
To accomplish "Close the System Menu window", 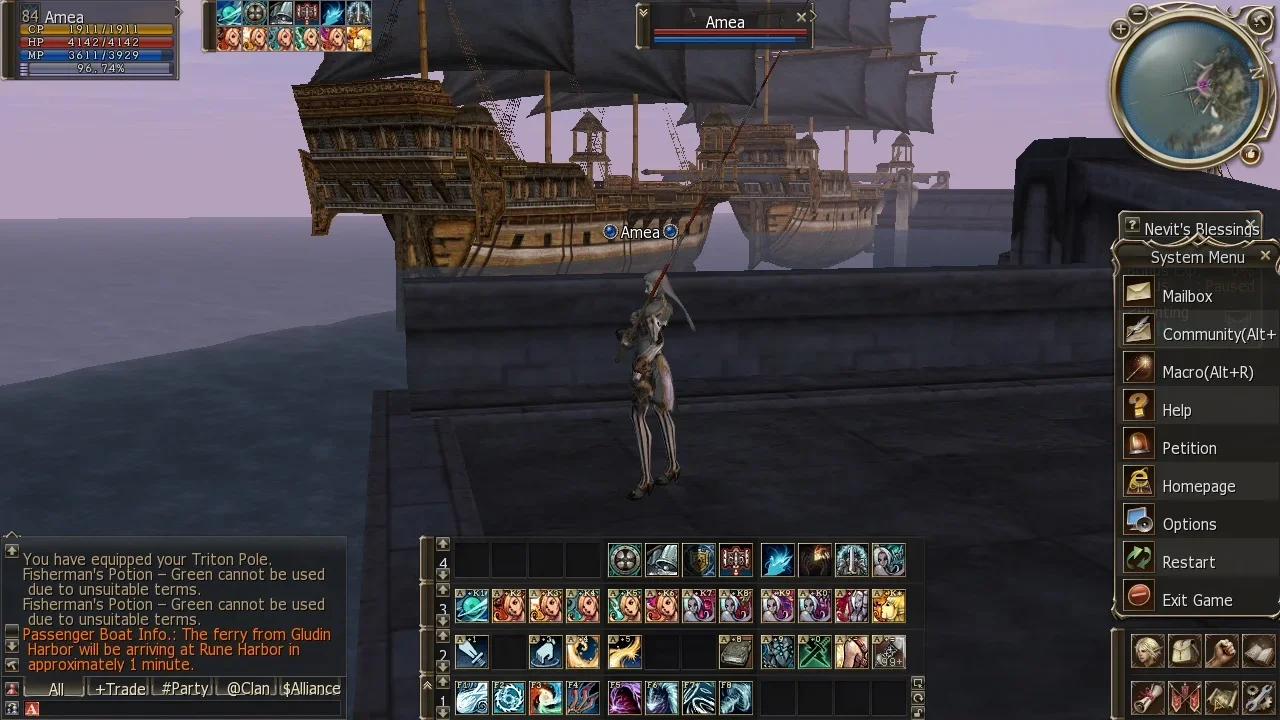I will pyautogui.click(x=1265, y=256).
